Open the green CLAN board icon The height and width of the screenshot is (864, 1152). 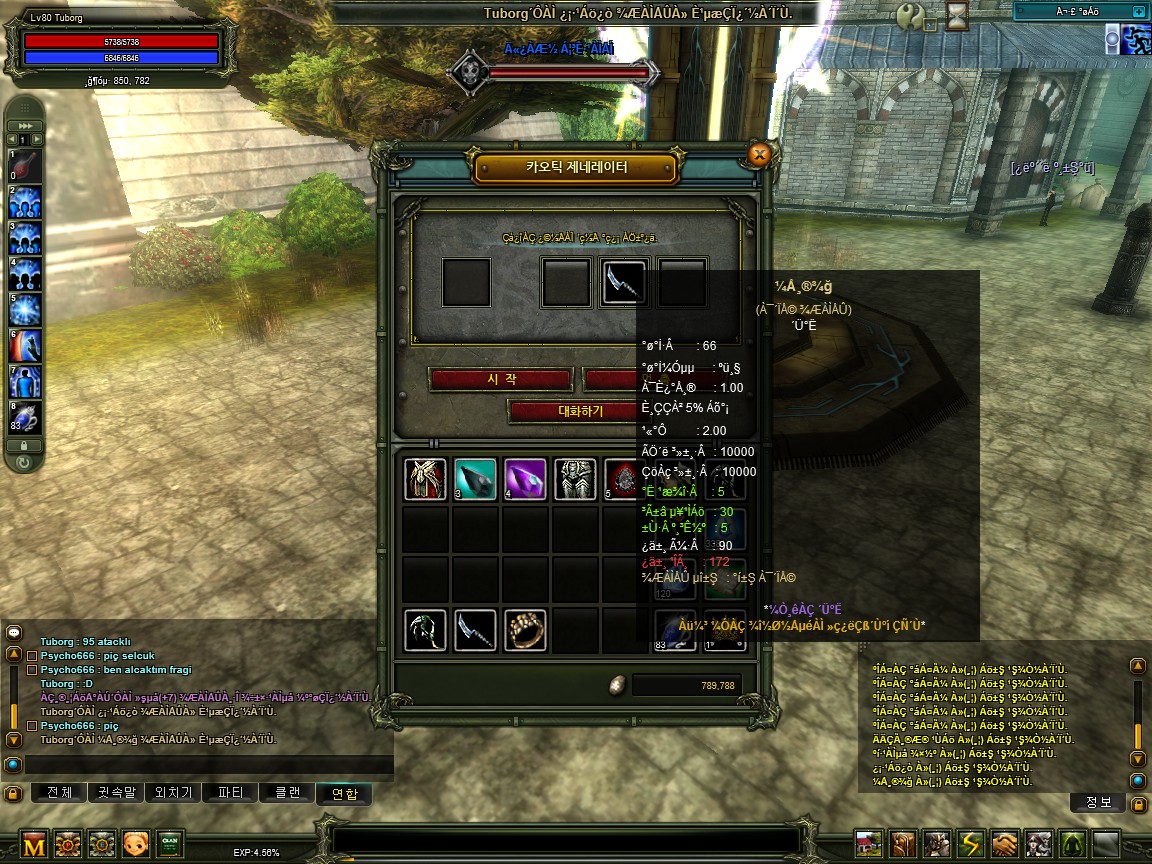169,844
